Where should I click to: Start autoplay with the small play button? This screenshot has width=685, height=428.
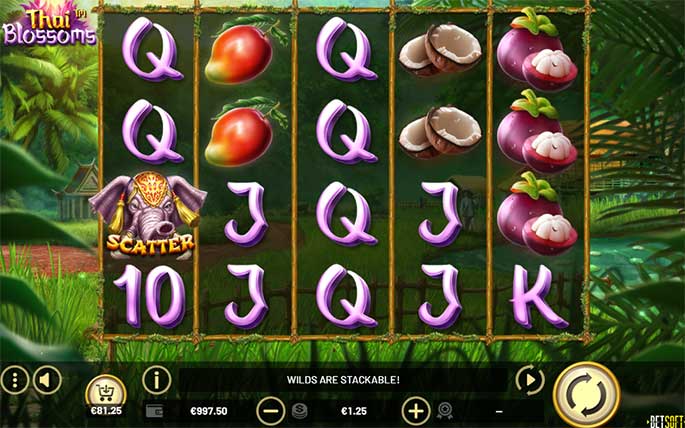[529, 380]
